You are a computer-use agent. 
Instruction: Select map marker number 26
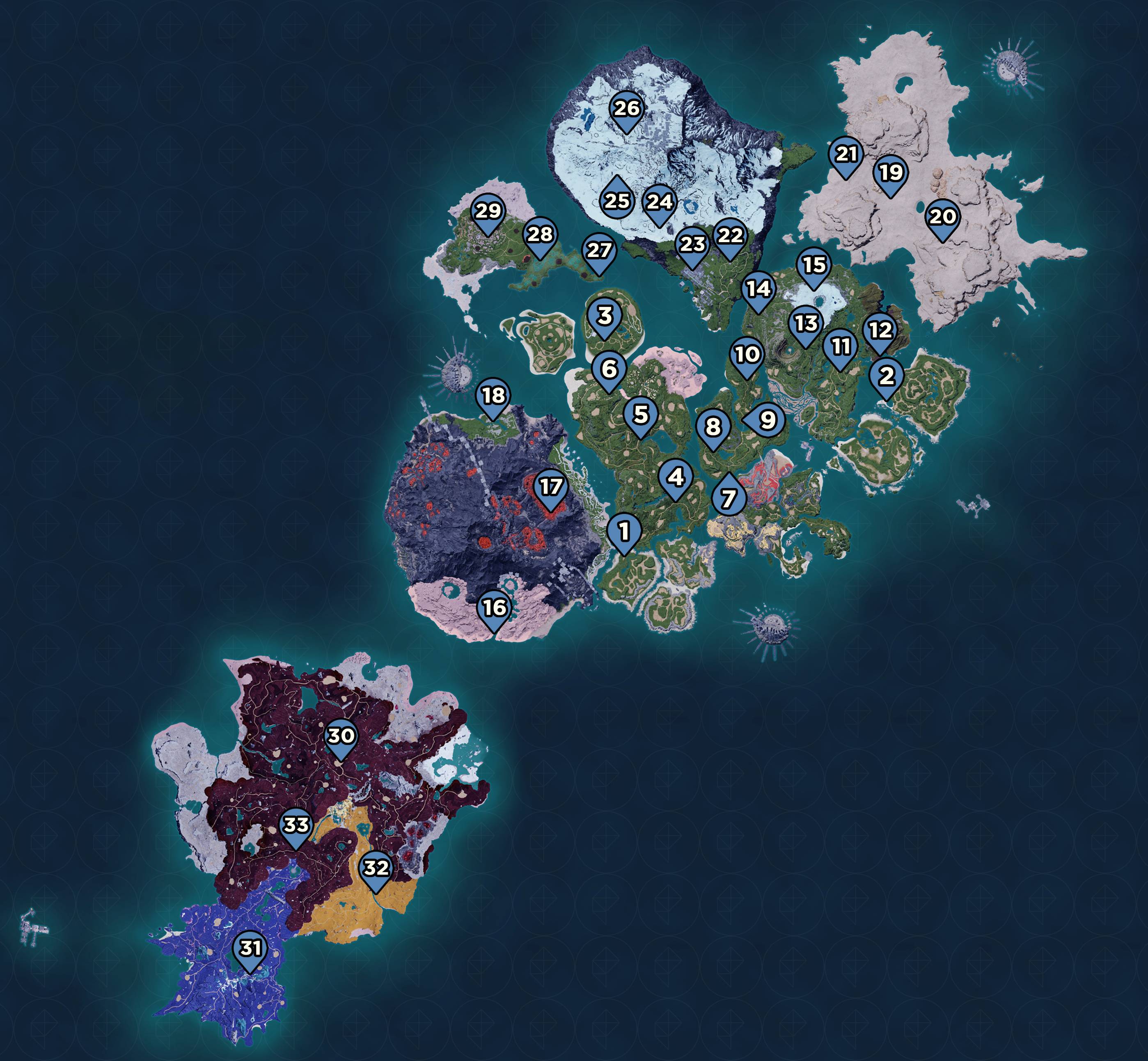point(626,109)
